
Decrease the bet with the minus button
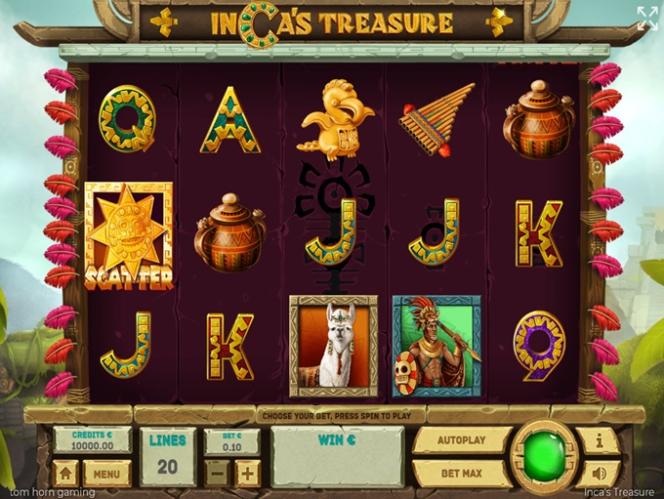[x=218, y=472]
